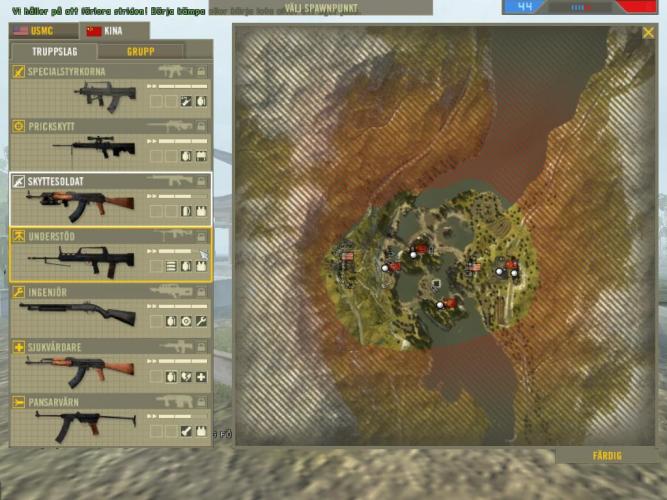This screenshot has width=667, height=500.
Task: Choose the southernmost white spawn point on map
Action: coord(439,305)
